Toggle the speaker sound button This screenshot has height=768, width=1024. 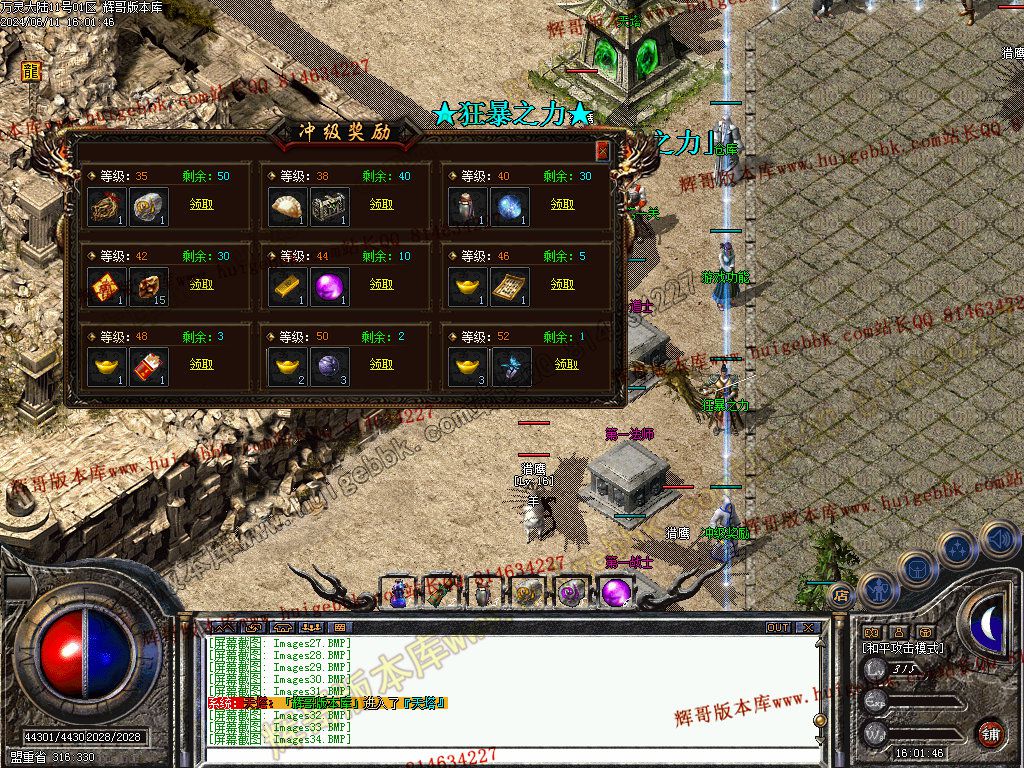(999, 540)
